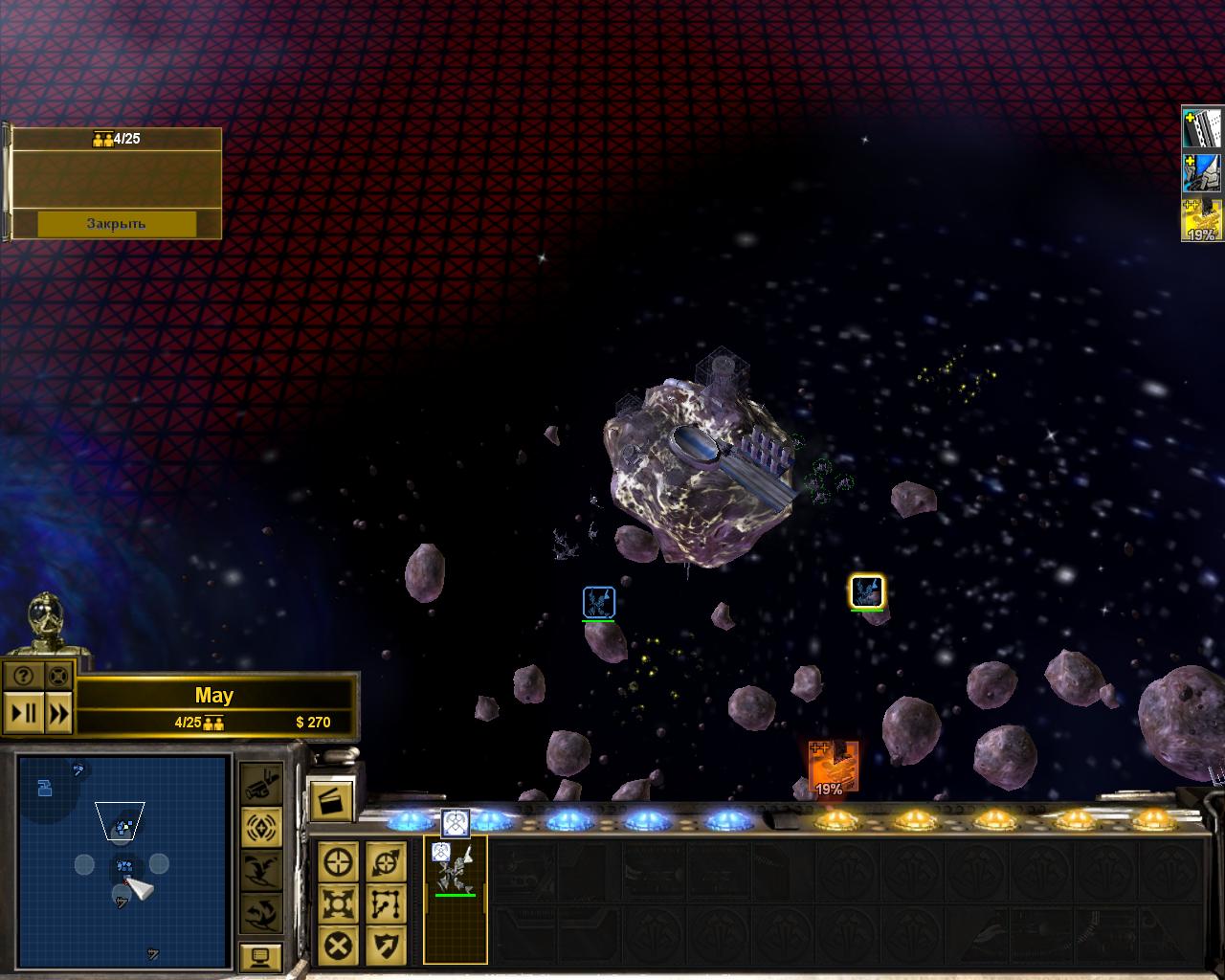Click the lifebuoy icon button beside help

[58, 676]
